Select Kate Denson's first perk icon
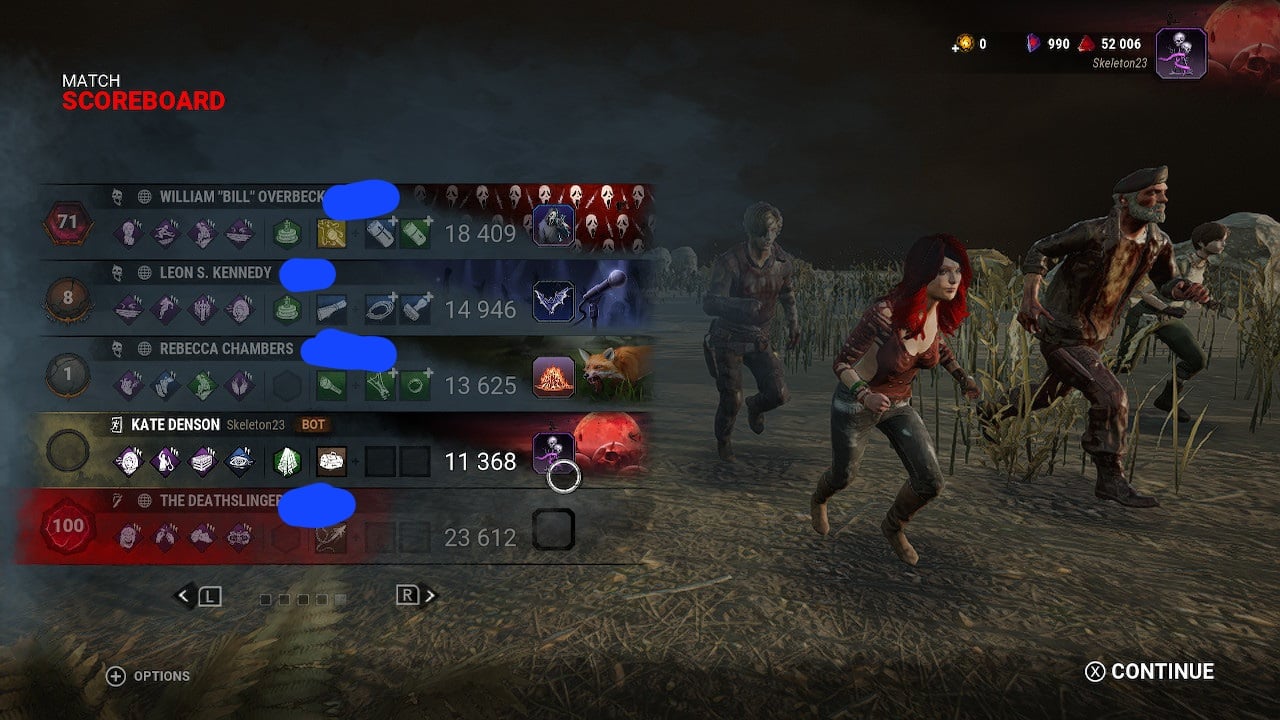This screenshot has height=720, width=1280. click(x=129, y=460)
